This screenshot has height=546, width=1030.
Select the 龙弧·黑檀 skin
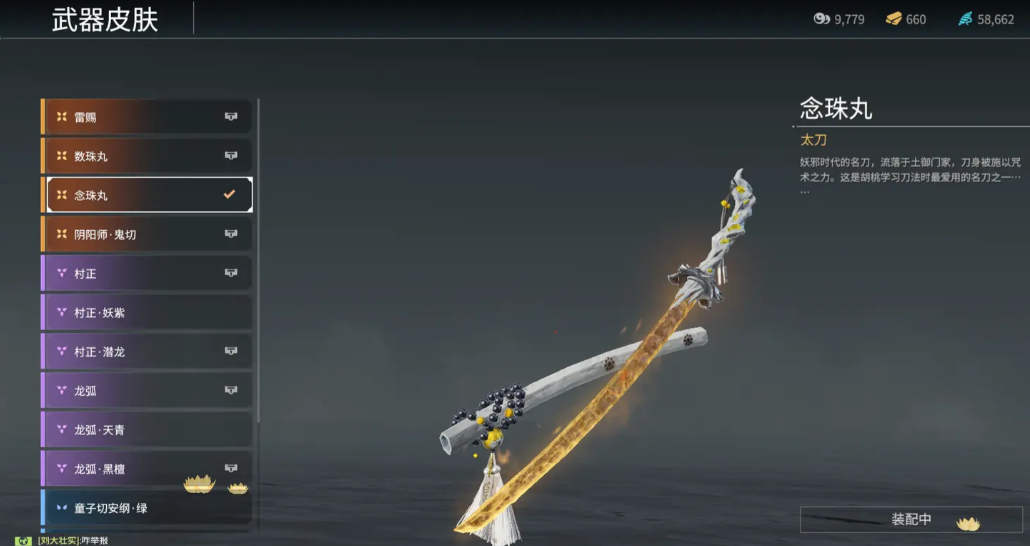tap(146, 469)
